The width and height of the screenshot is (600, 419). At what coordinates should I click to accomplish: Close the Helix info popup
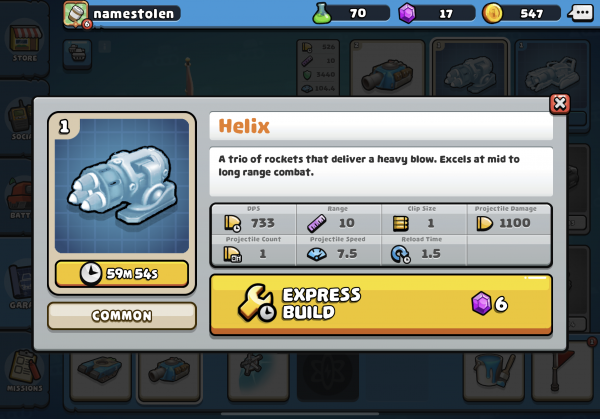pos(559,103)
